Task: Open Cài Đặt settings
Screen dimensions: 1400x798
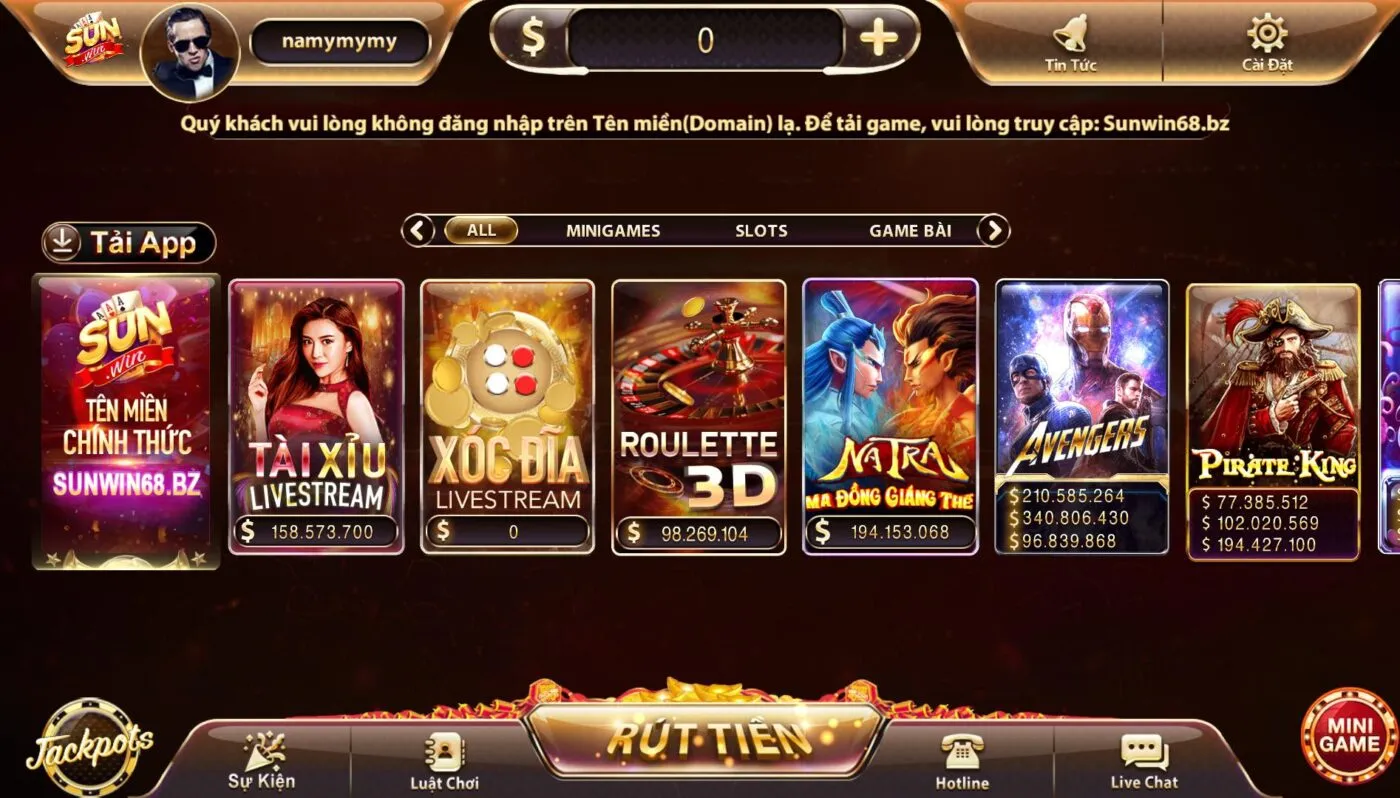Action: (1265, 40)
